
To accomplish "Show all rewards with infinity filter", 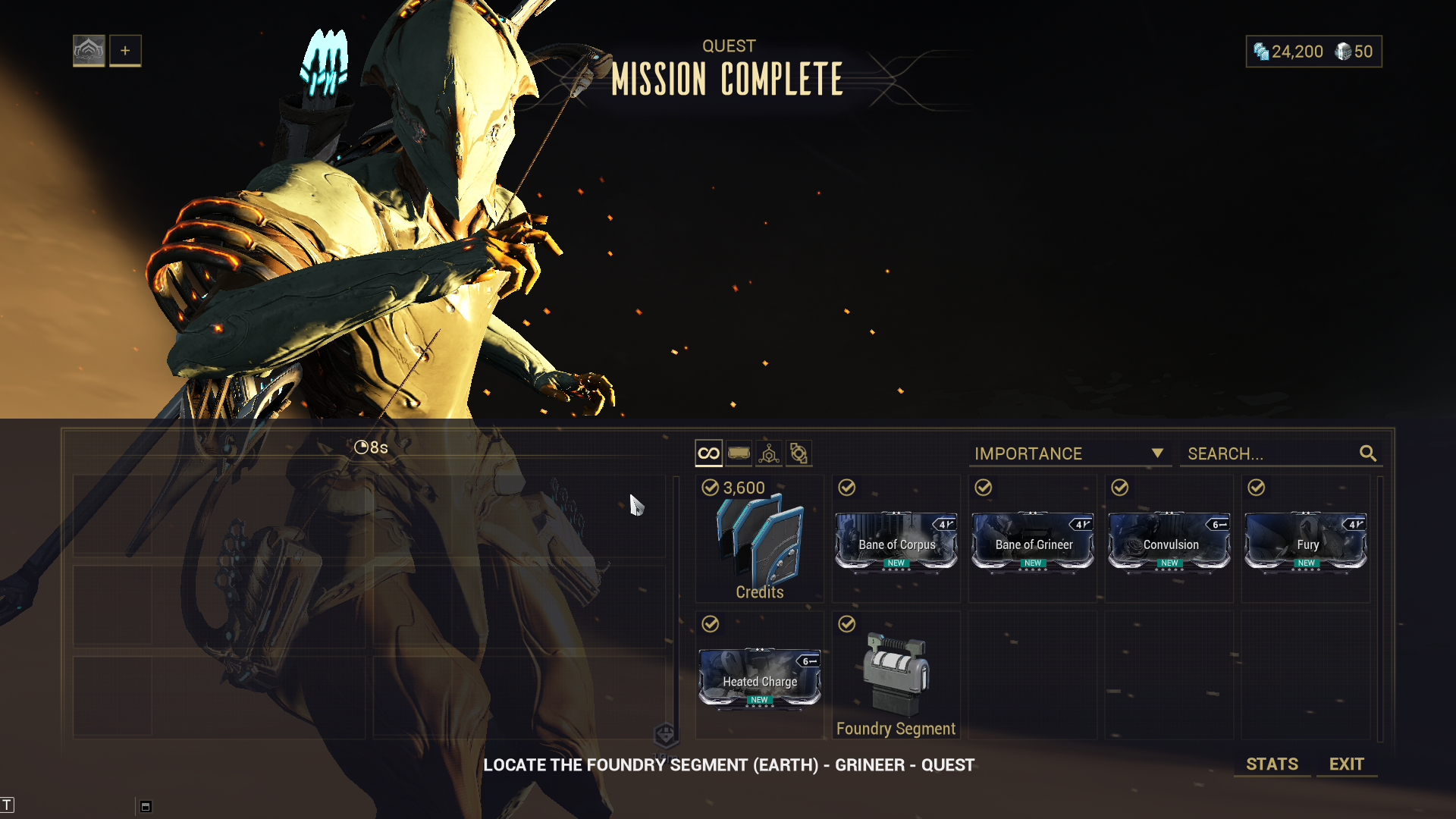I will pos(708,453).
